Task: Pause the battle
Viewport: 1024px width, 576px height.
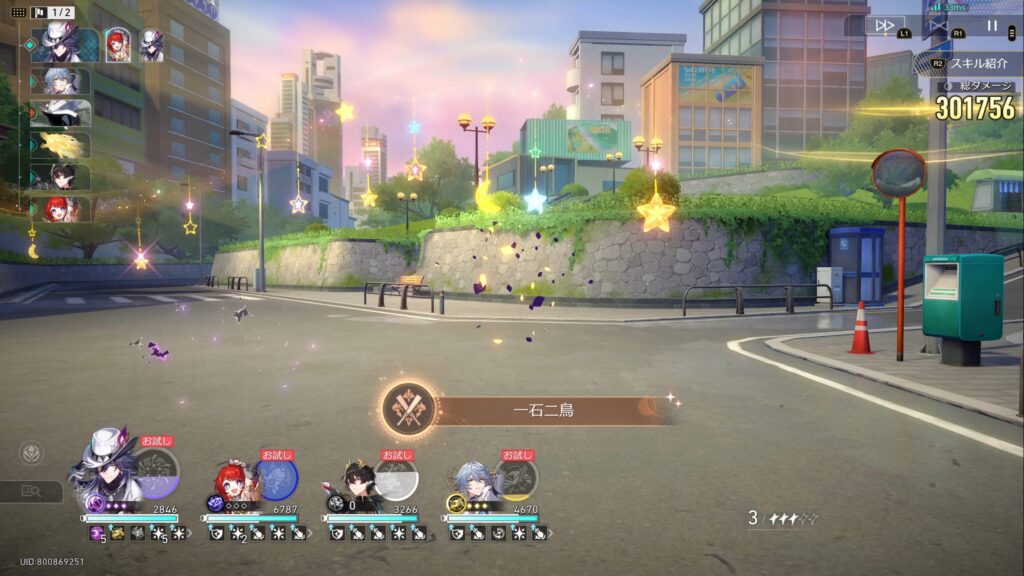Action: click(992, 25)
